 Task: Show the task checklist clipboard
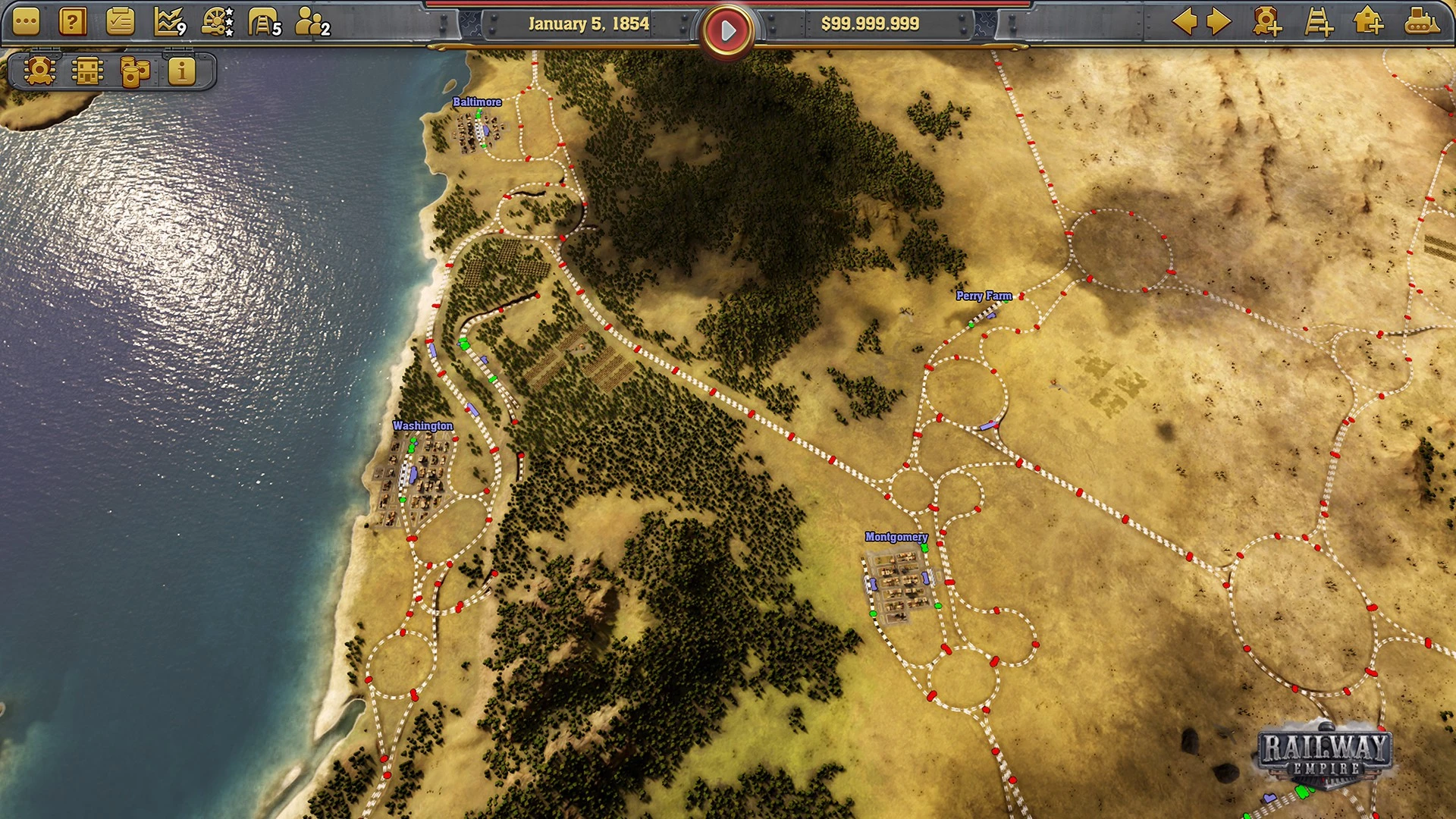[120, 23]
